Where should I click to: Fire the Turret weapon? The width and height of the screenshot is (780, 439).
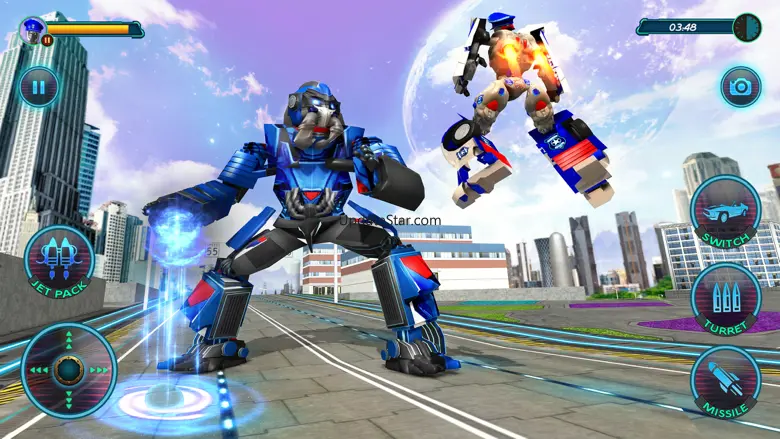click(727, 297)
